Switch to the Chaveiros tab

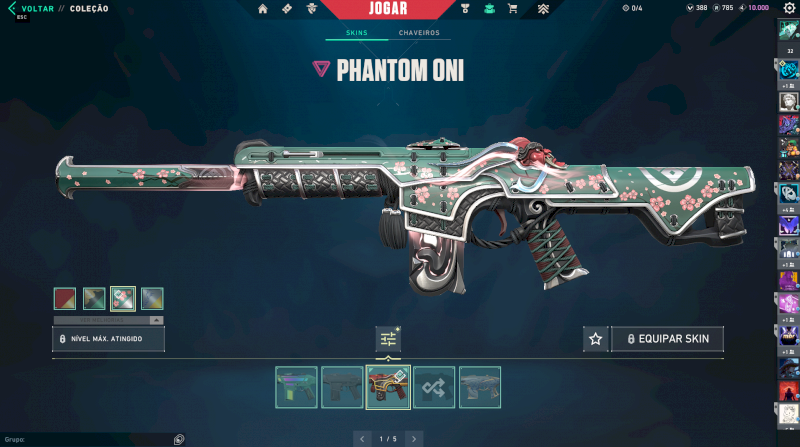click(x=419, y=33)
